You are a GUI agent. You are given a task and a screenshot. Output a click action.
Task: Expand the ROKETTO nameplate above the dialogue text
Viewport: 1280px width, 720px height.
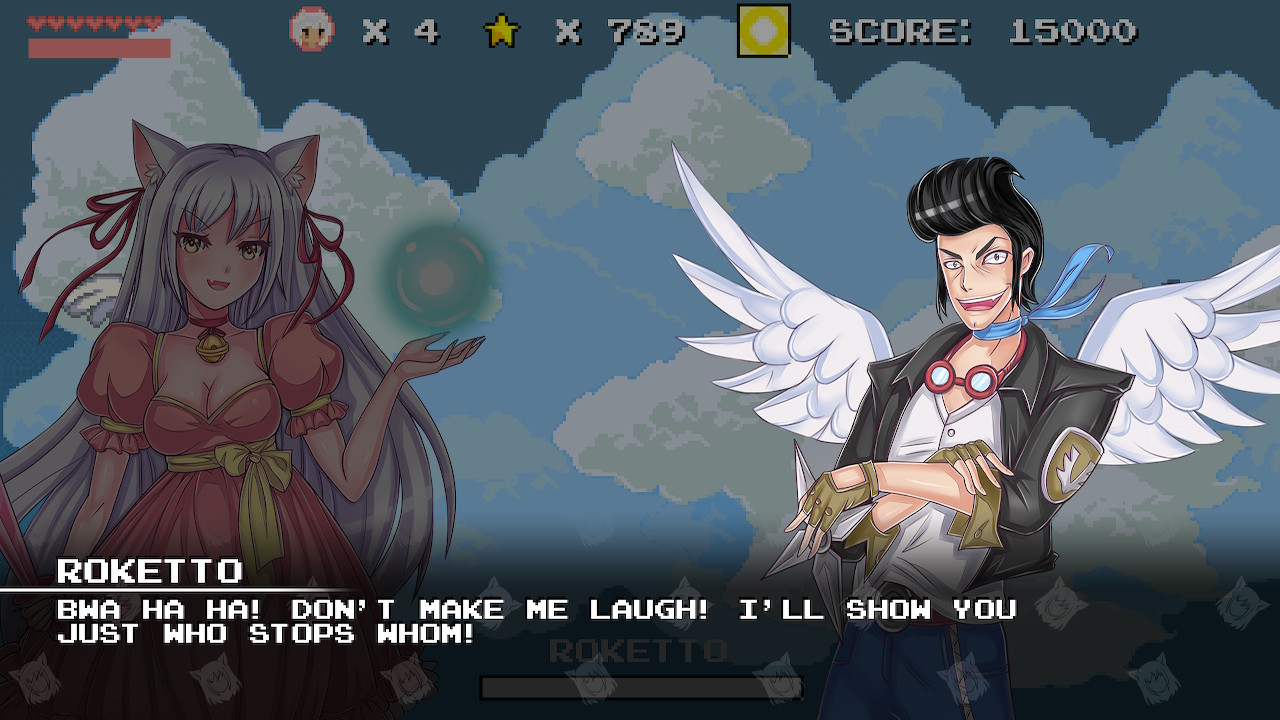coord(150,572)
